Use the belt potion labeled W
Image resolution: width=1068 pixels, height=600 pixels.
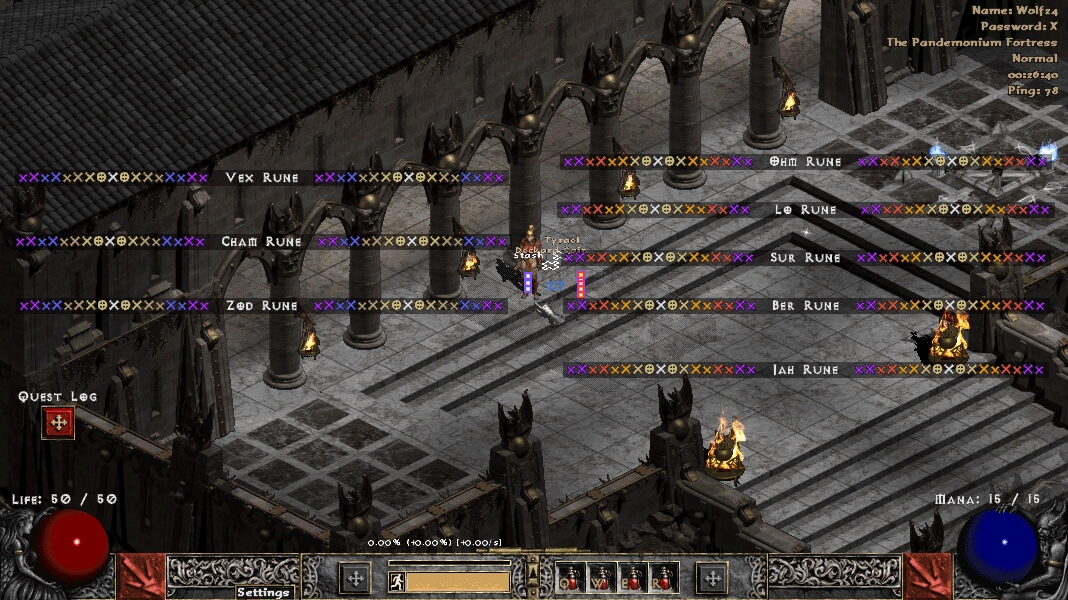click(x=602, y=577)
